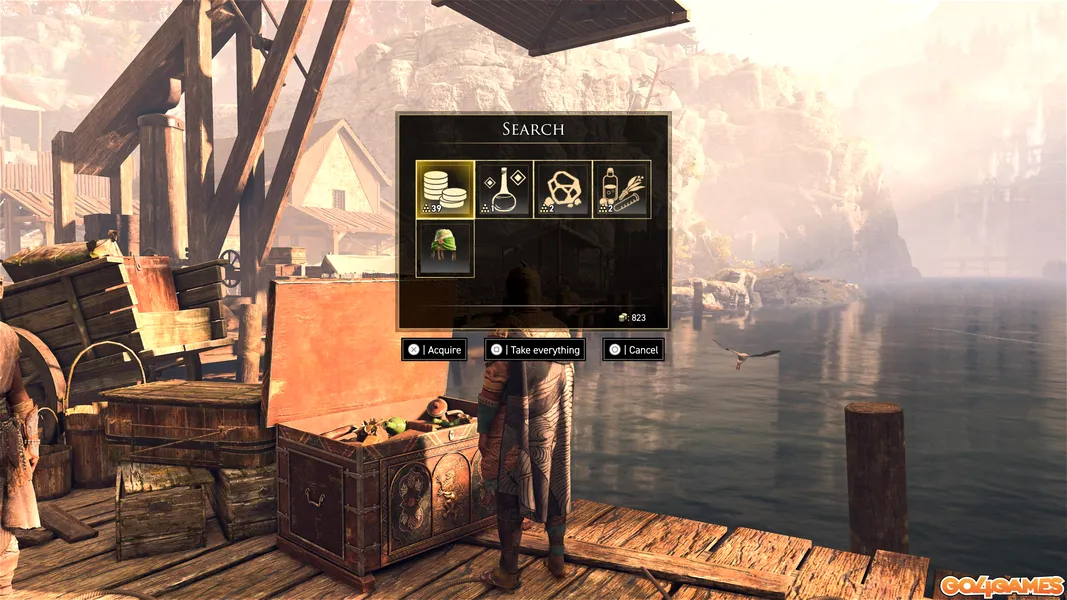The height and width of the screenshot is (600, 1067).
Task: Select the gold coins stack slot
Action: (x=445, y=190)
